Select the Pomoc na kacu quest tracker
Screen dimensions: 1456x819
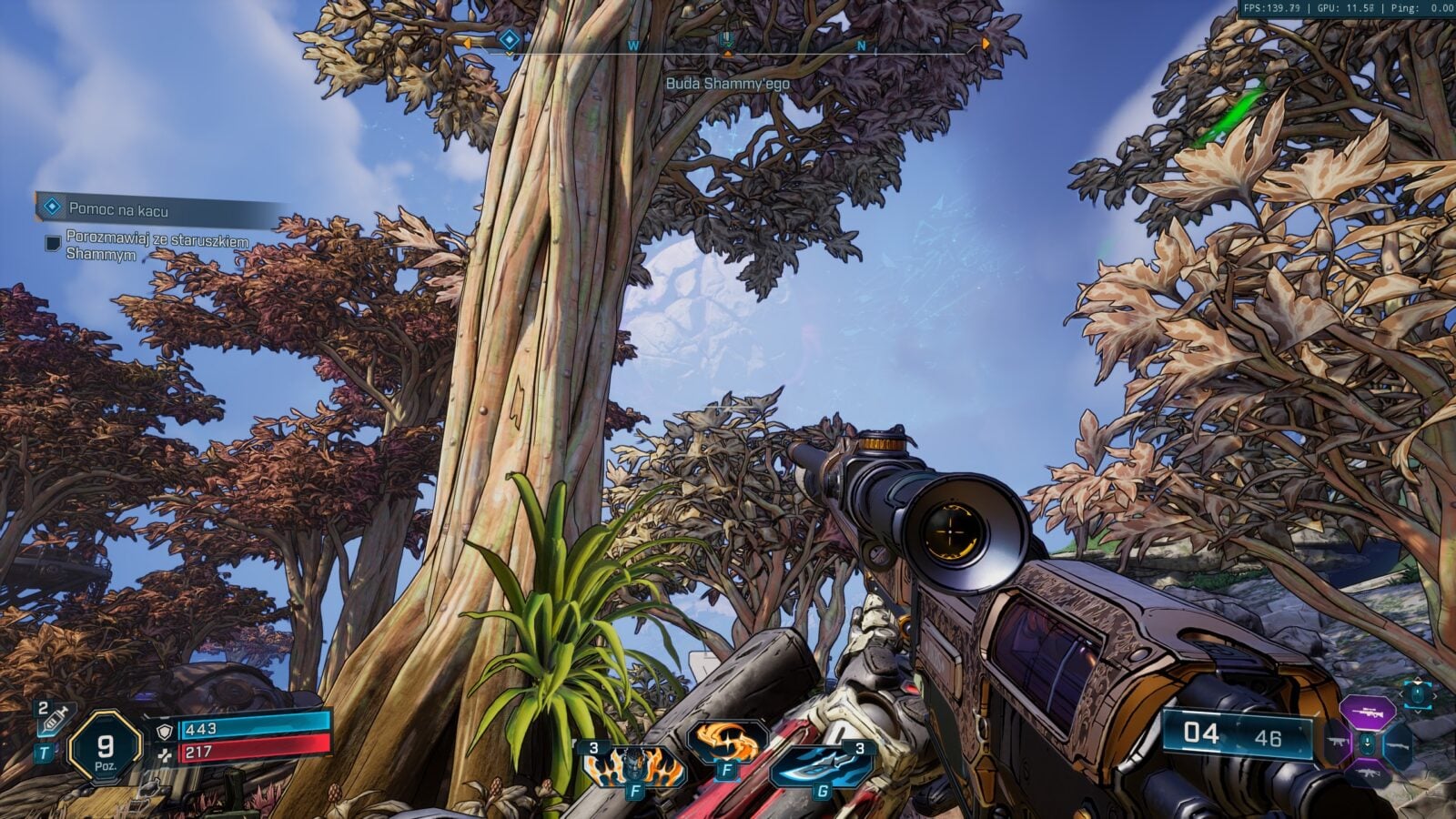[x=118, y=210]
